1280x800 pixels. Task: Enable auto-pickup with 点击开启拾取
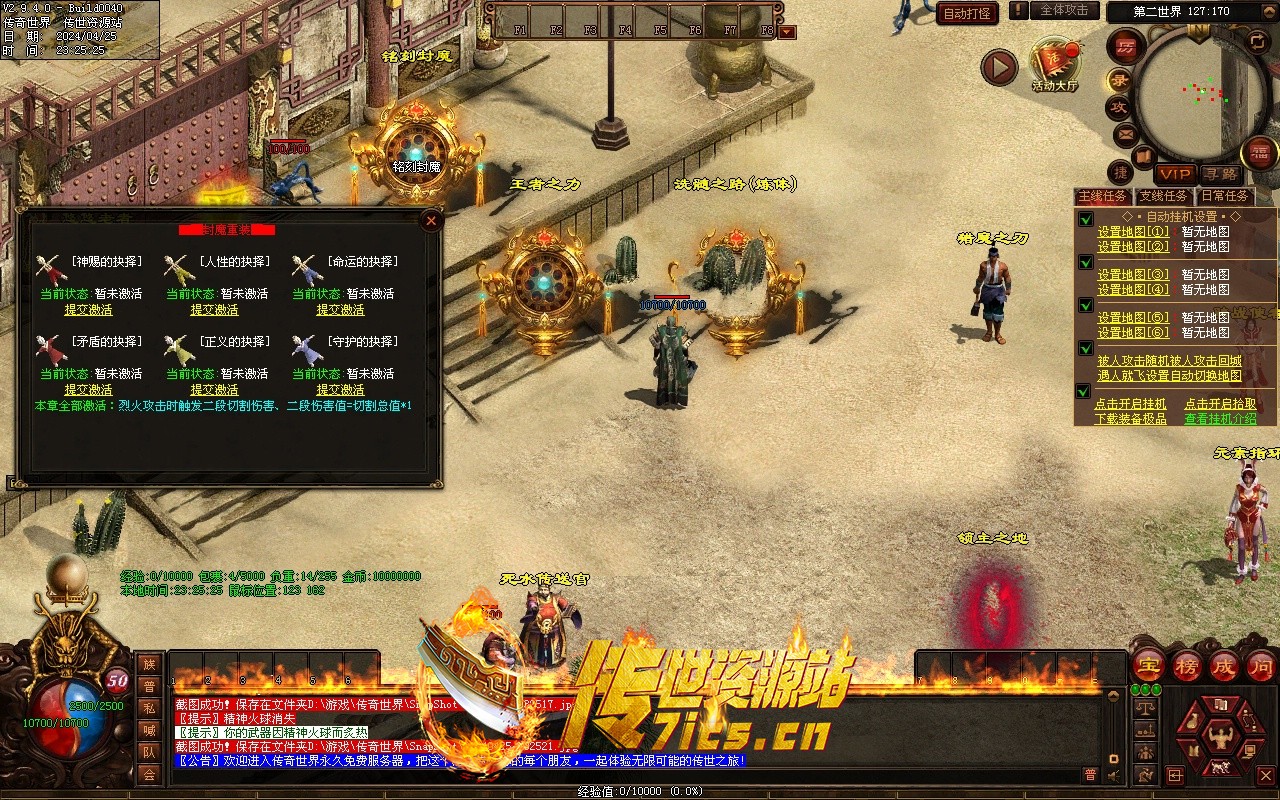click(x=1220, y=404)
